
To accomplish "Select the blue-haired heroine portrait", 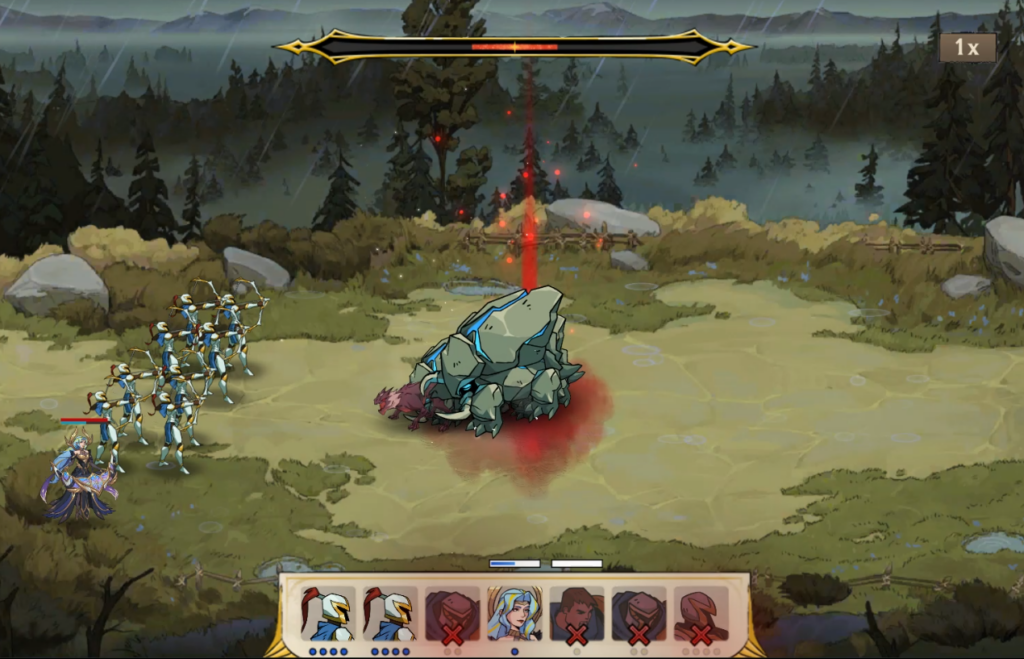I will (x=514, y=613).
